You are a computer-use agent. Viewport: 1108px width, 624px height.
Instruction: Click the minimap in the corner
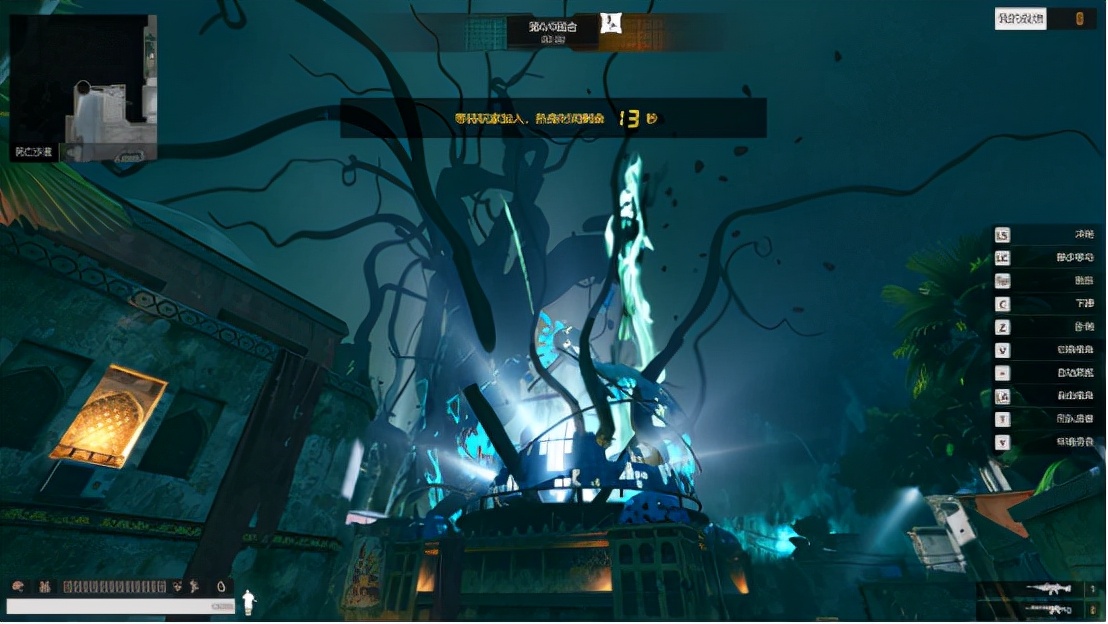pyautogui.click(x=83, y=88)
